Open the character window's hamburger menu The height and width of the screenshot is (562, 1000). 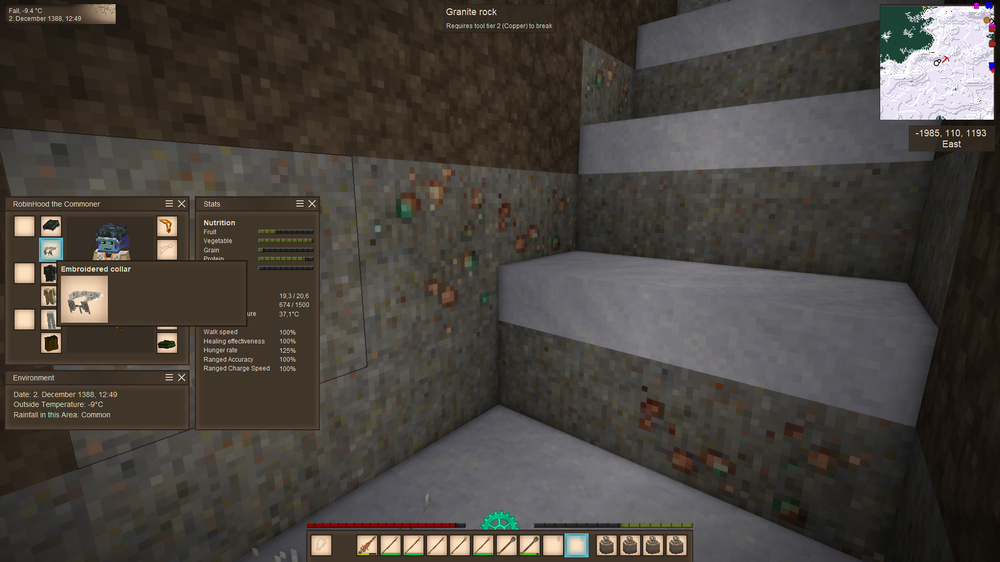click(x=169, y=204)
